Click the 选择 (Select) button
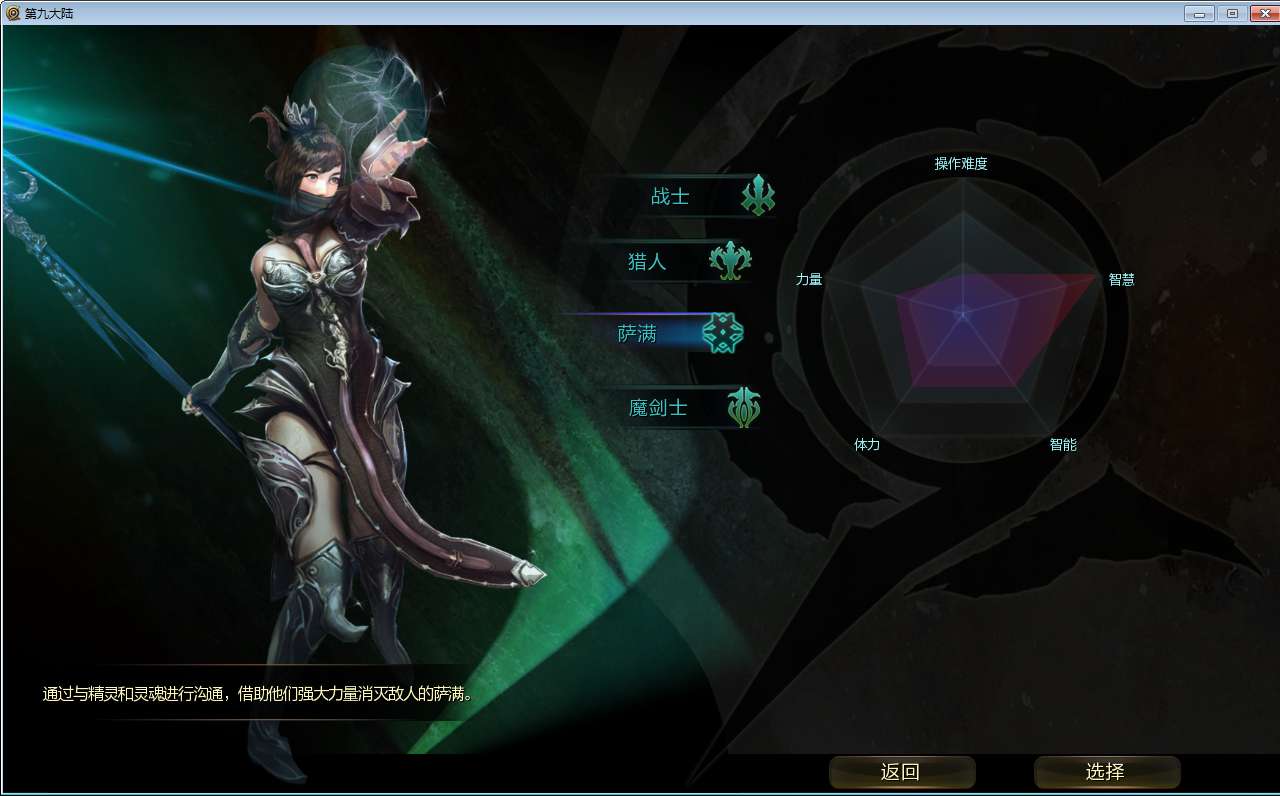The width and height of the screenshot is (1280, 796). [x=1107, y=772]
